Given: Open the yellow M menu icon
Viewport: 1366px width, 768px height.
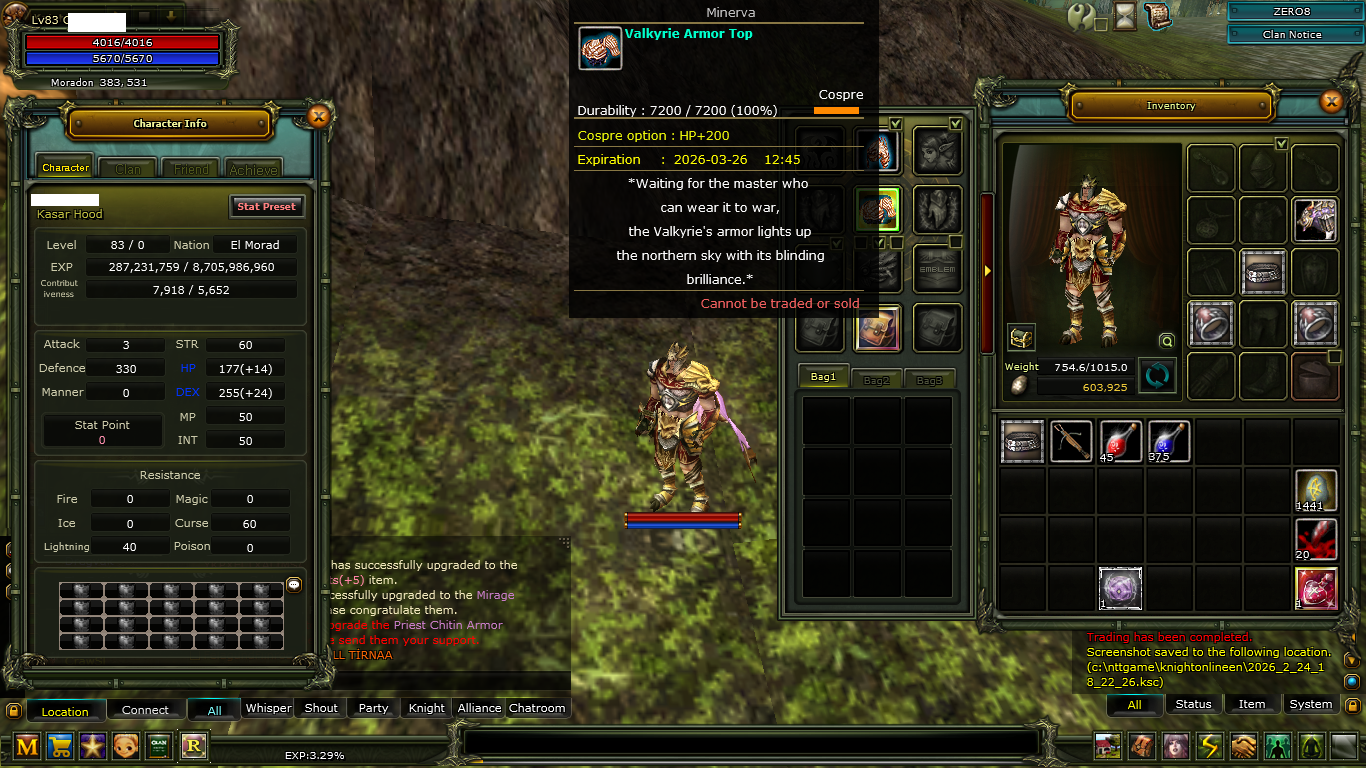Looking at the screenshot, I should pos(27,745).
